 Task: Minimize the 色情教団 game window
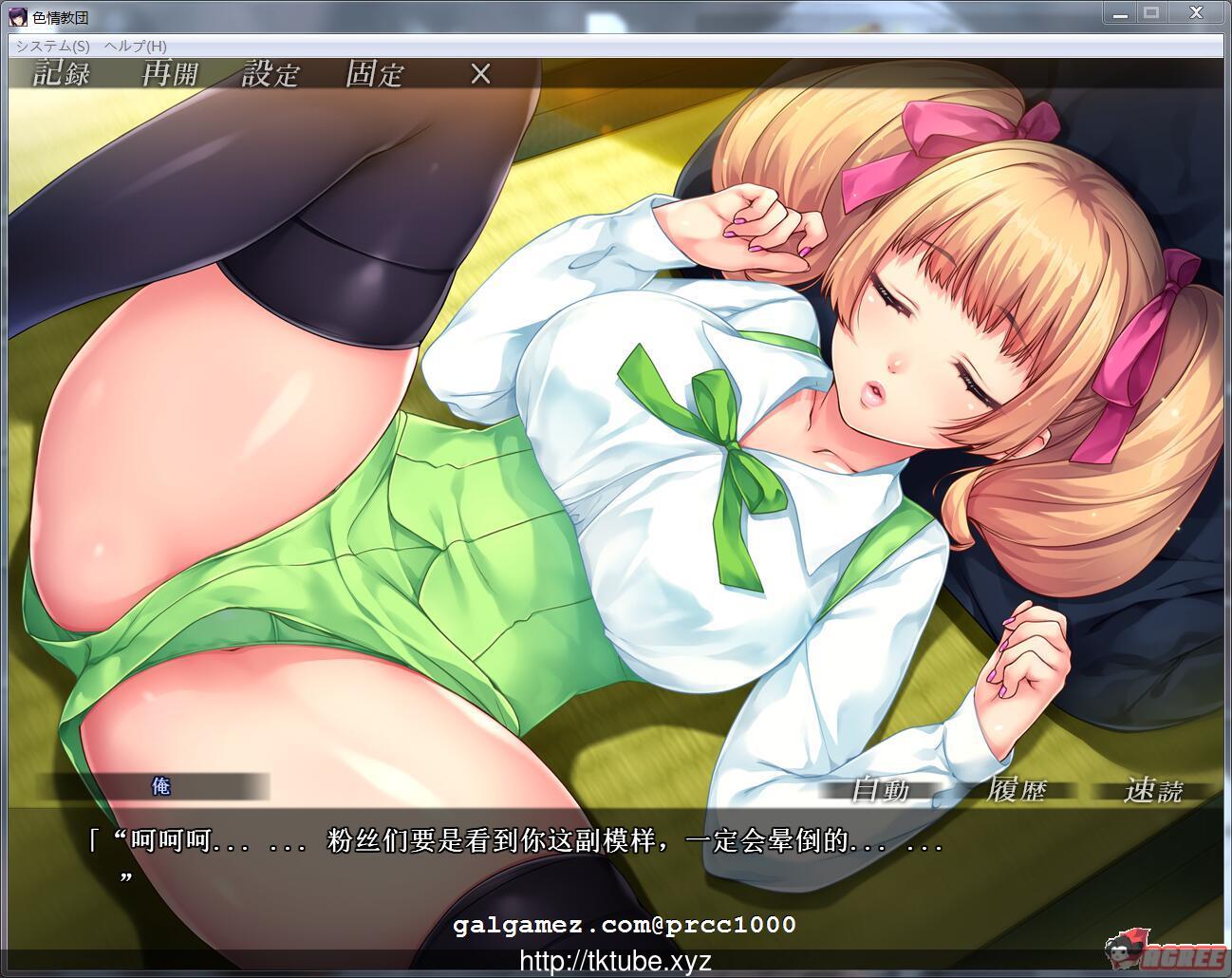pyautogui.click(x=1118, y=12)
